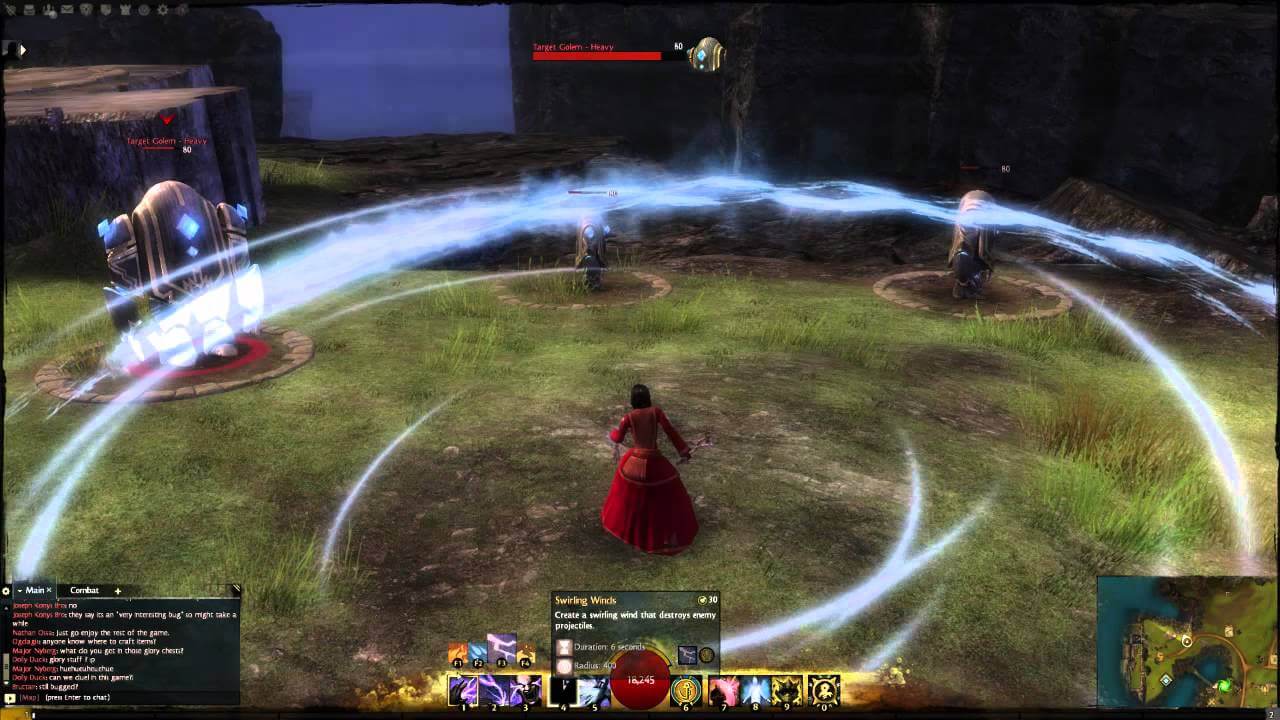1280x720 pixels.
Task: Open the hero panel icon
Action: coord(9,10)
